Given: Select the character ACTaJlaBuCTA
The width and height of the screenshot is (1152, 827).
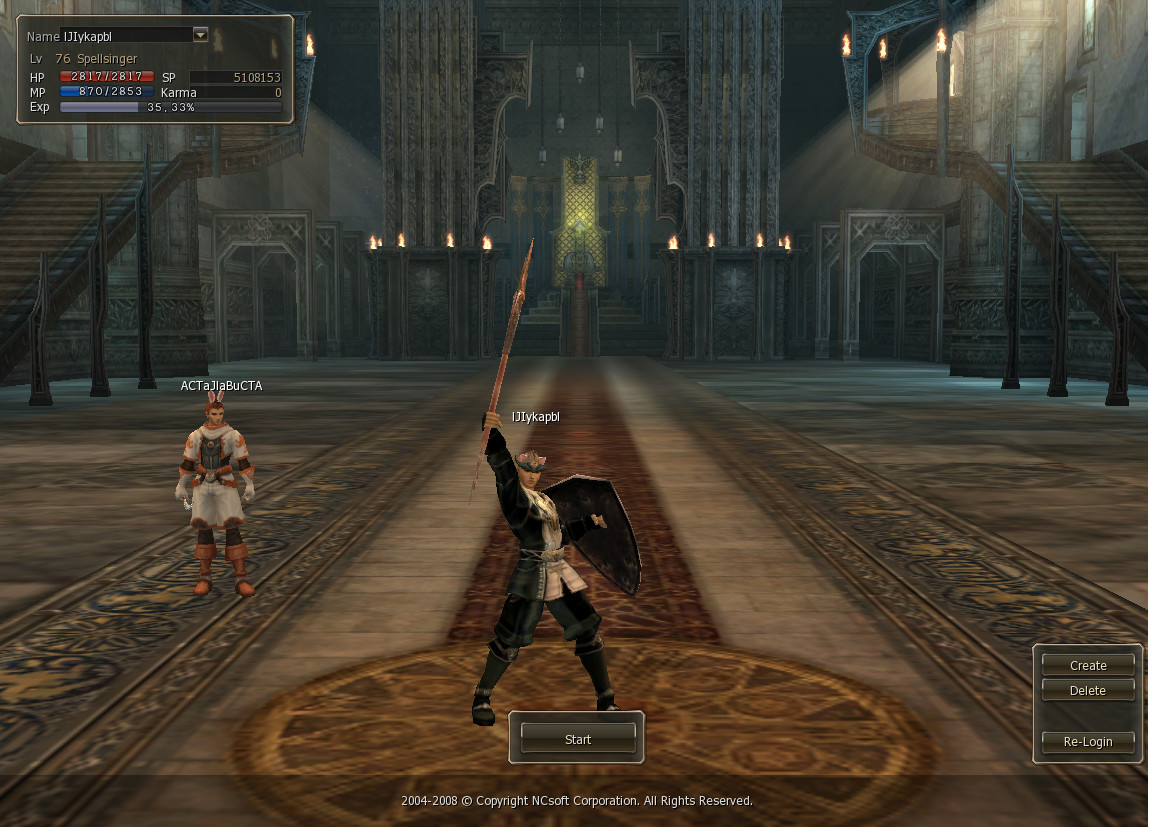Looking at the screenshot, I should [x=217, y=495].
